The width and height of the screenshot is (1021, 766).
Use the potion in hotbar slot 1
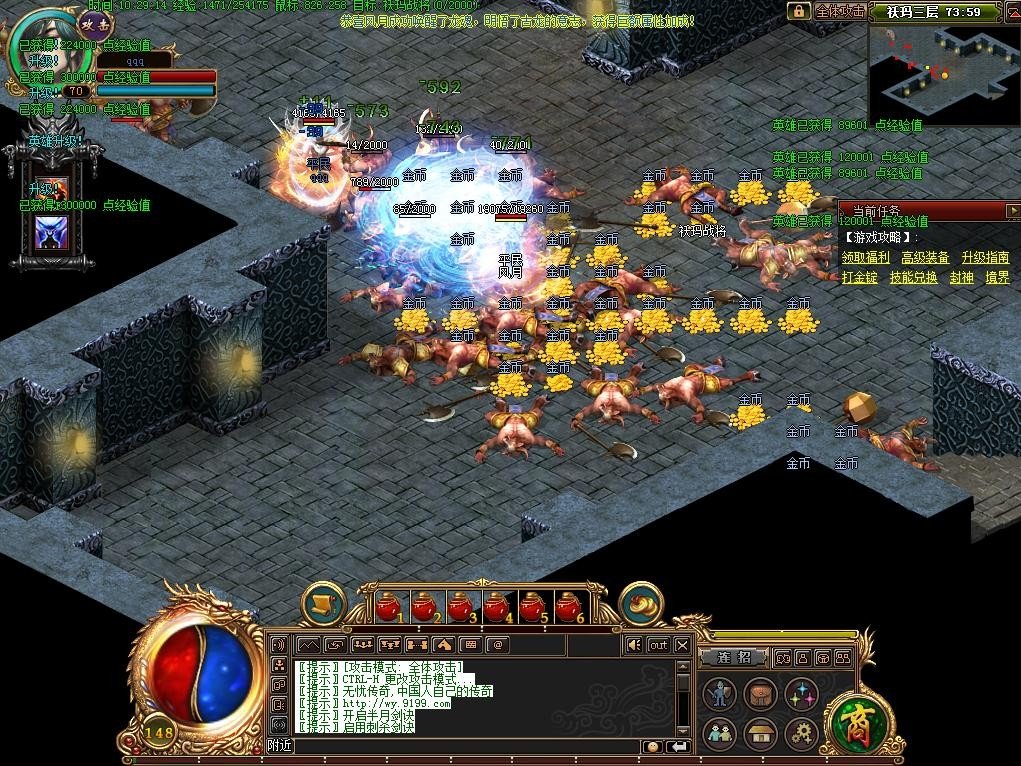(x=390, y=606)
